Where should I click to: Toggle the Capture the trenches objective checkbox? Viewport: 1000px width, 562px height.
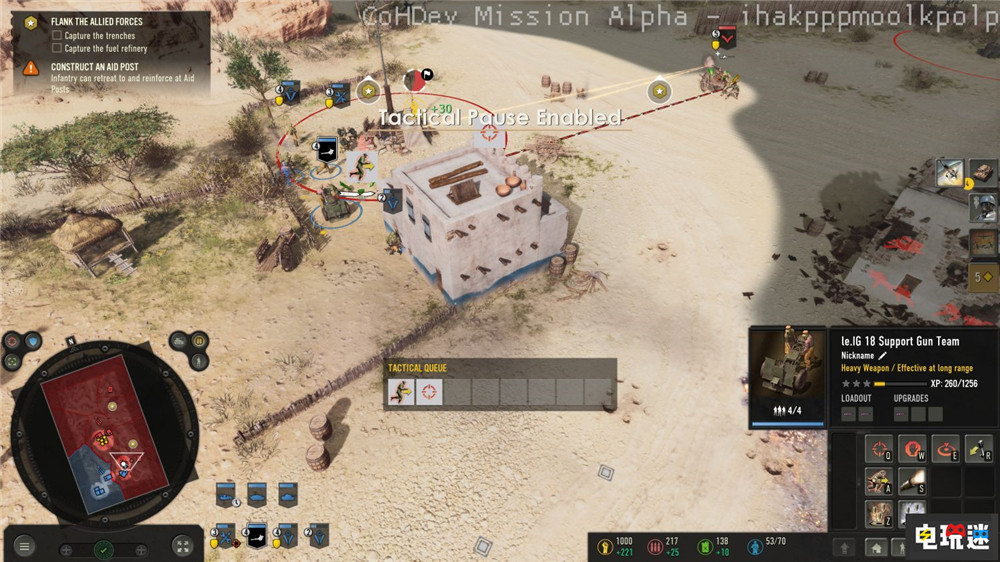(57, 36)
